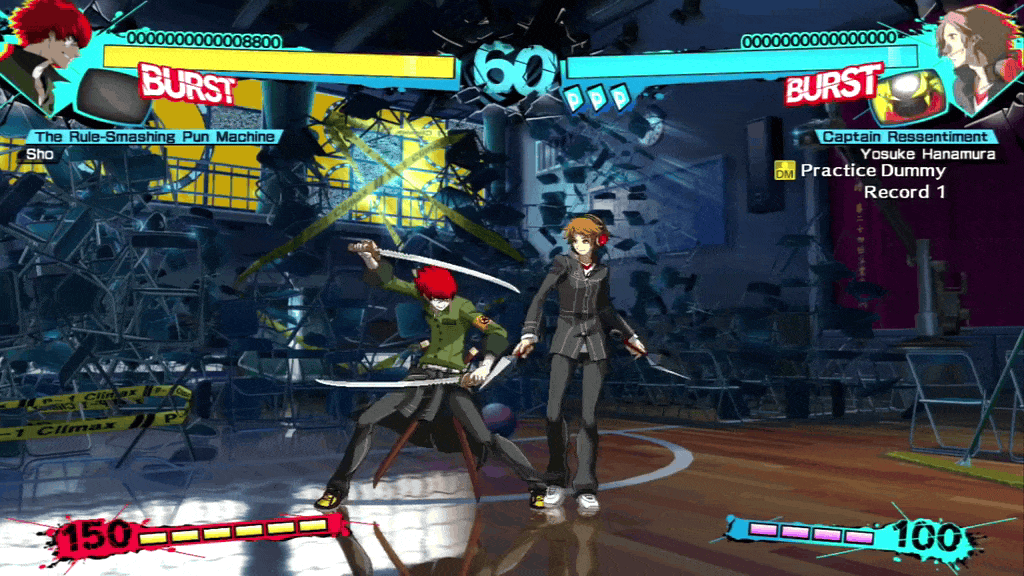Select Yosuke's BURST indicator
The height and width of the screenshot is (576, 1024).
point(833,85)
